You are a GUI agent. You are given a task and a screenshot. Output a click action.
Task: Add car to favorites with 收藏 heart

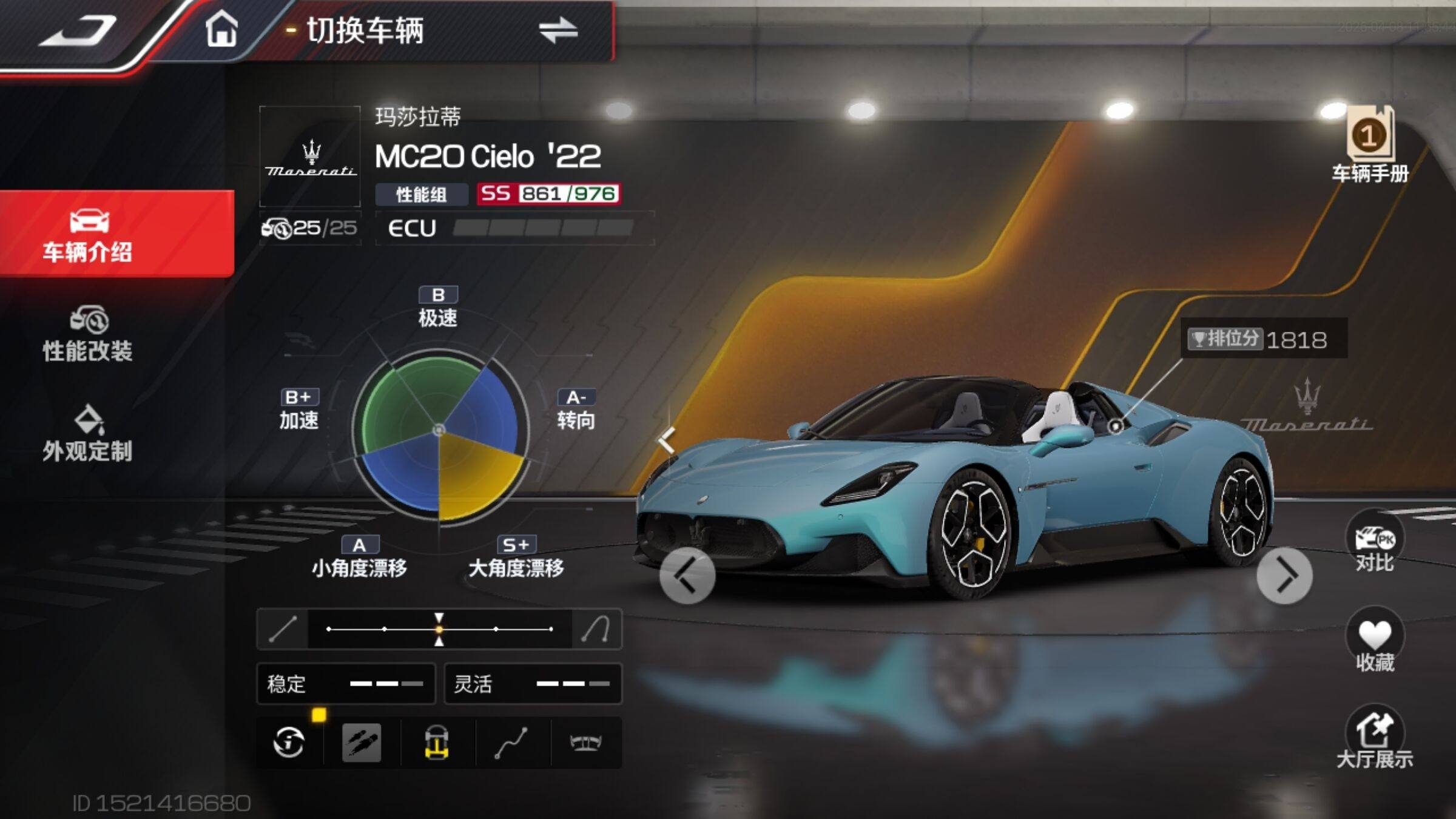[x=1375, y=640]
